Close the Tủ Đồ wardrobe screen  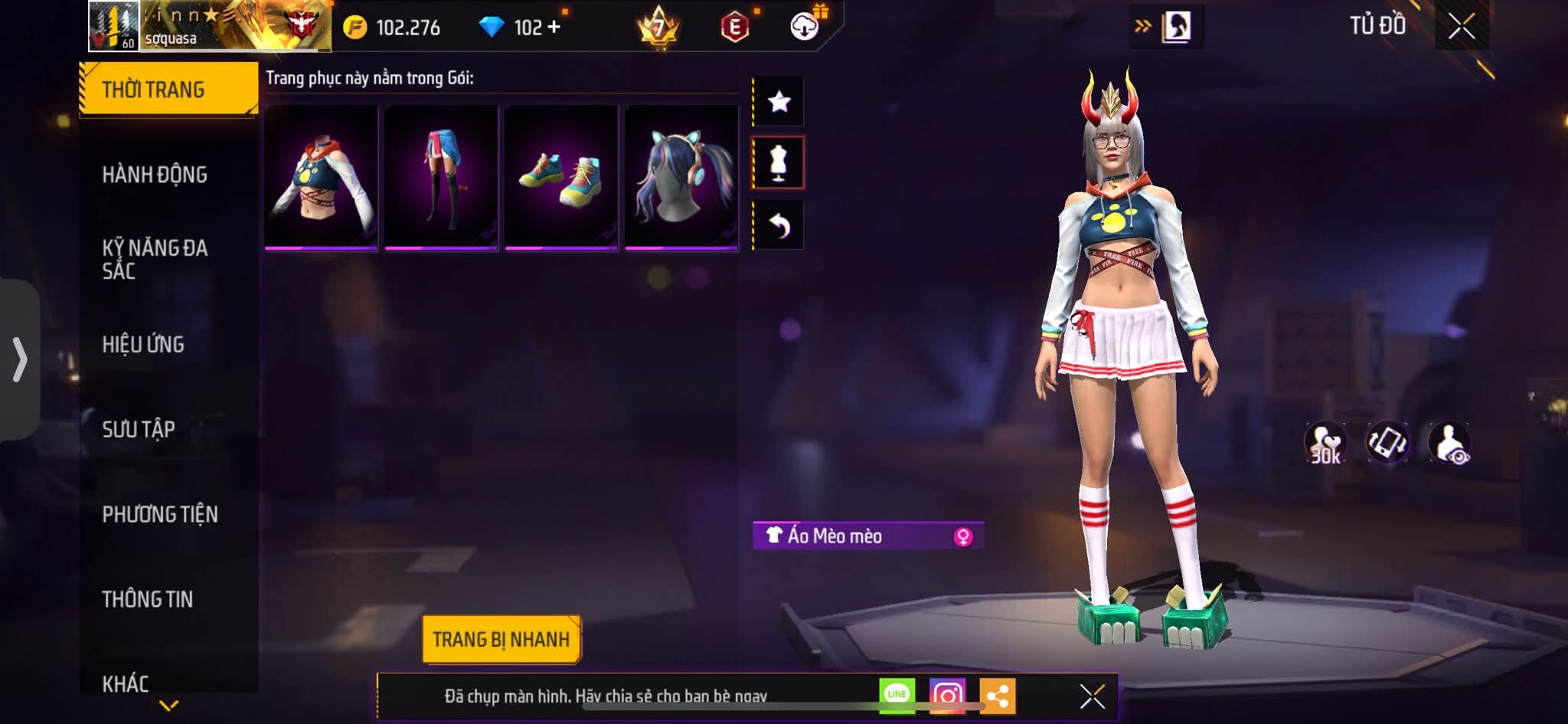point(1462,27)
